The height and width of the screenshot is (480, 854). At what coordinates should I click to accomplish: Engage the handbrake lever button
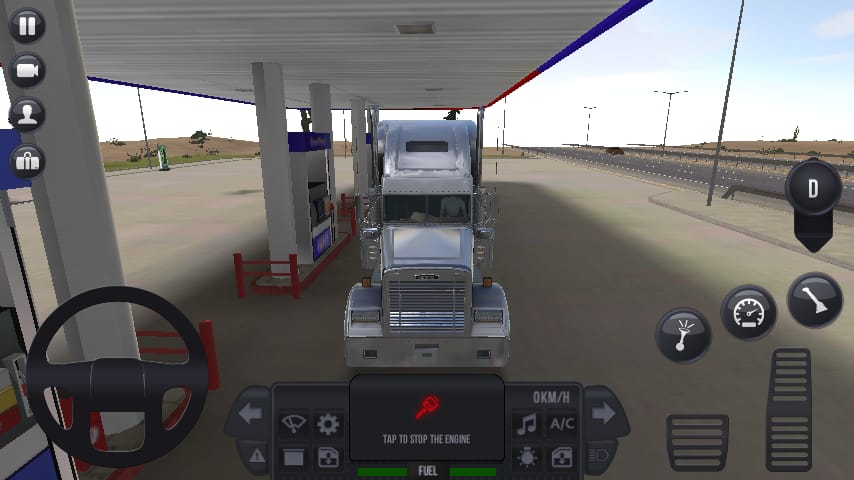[x=814, y=300]
